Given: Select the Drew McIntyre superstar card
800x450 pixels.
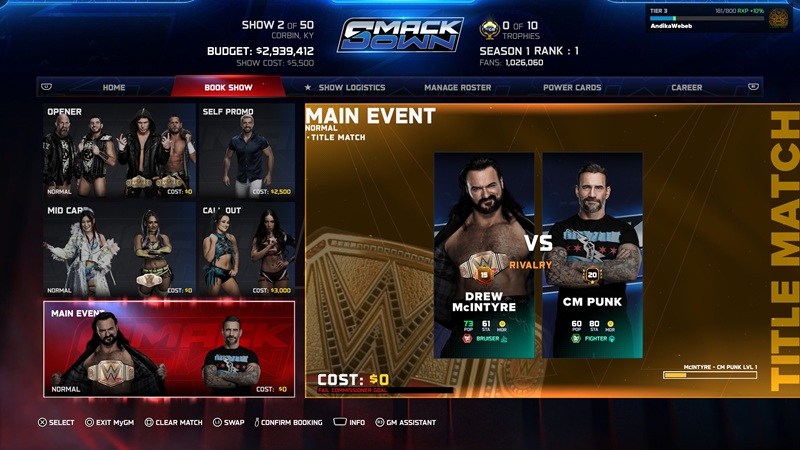Looking at the screenshot, I should [484, 255].
